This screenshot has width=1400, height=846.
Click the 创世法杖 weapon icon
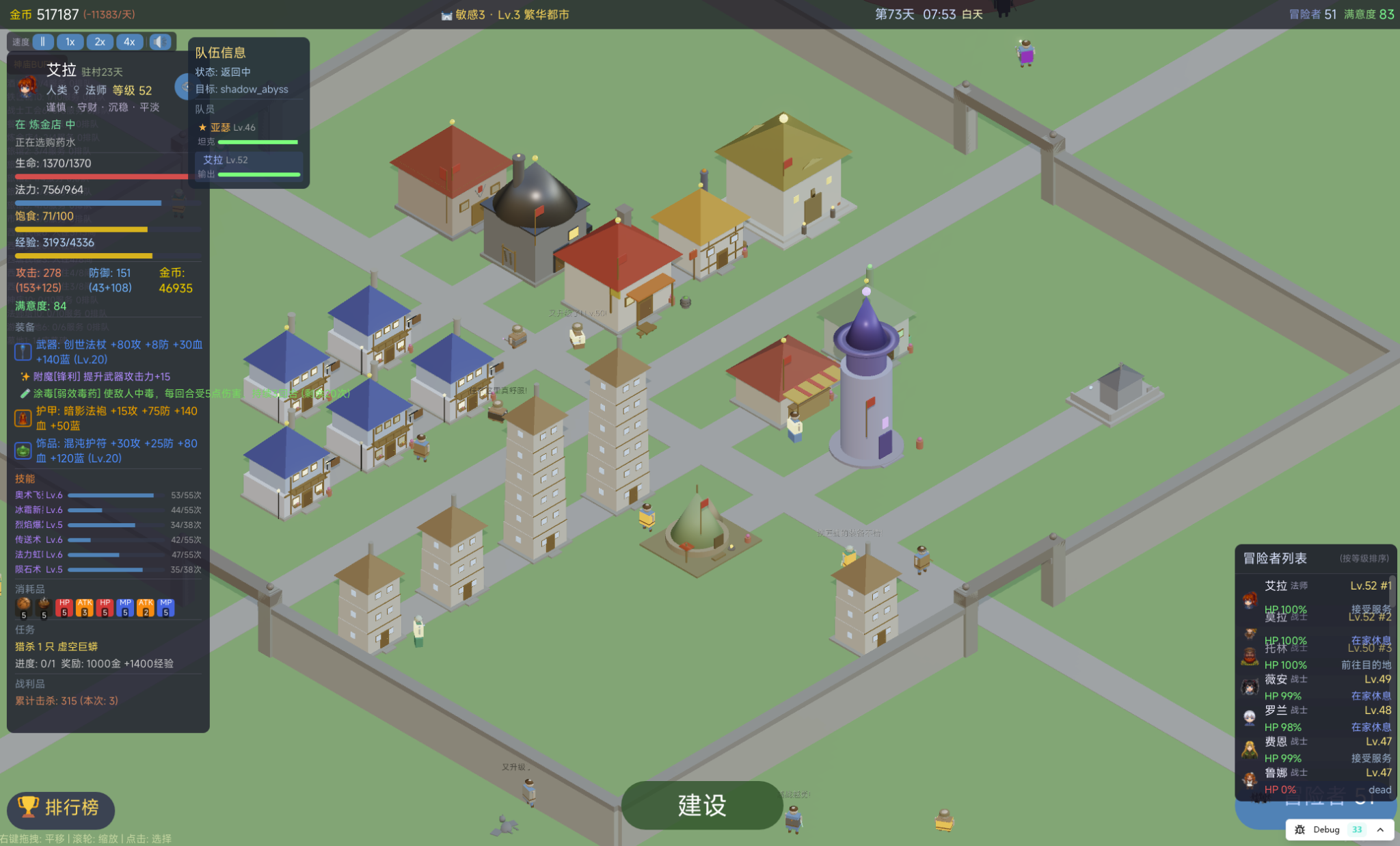tap(23, 352)
